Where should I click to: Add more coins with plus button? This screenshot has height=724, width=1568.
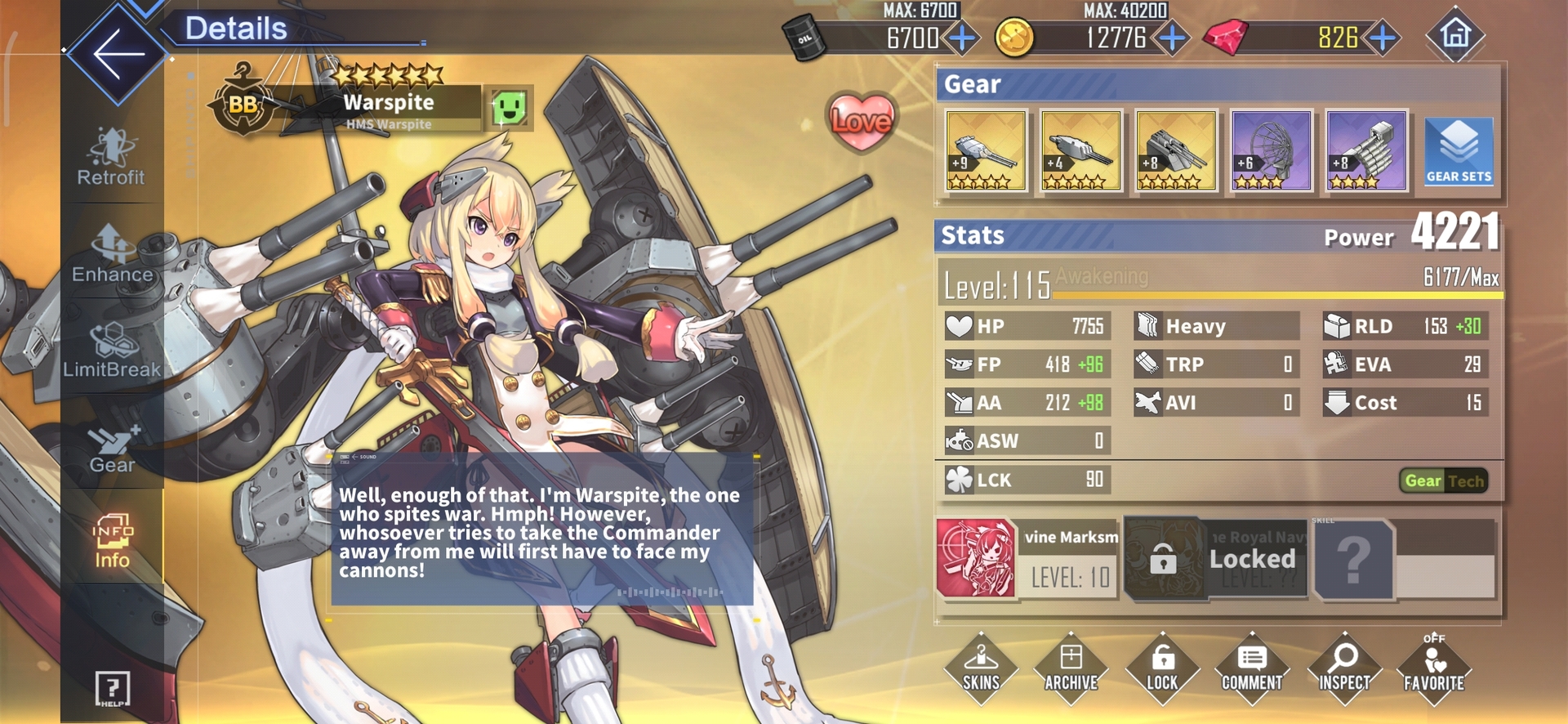pyautogui.click(x=1173, y=38)
